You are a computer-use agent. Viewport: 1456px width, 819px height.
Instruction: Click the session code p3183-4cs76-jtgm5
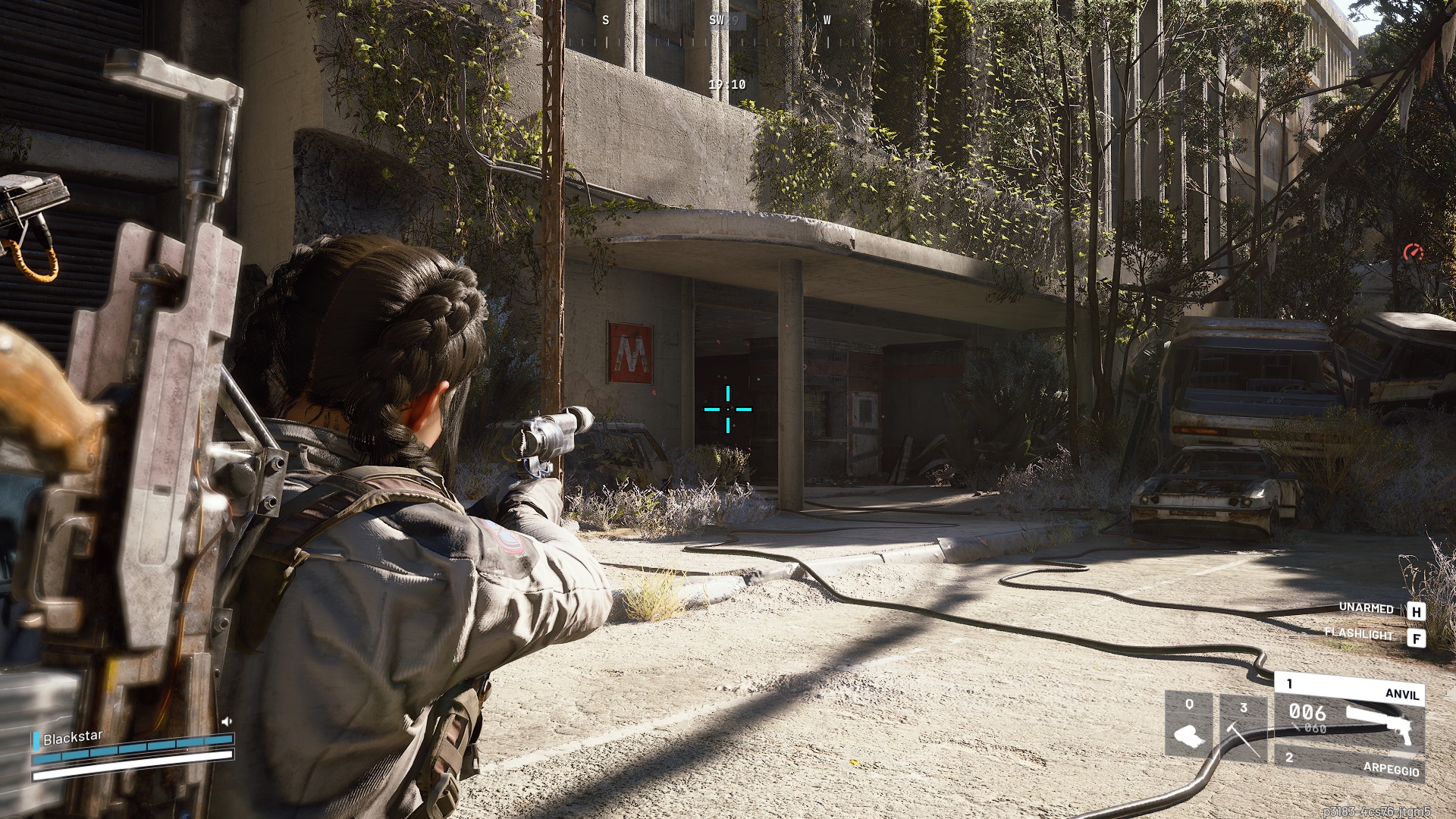coord(1378,811)
